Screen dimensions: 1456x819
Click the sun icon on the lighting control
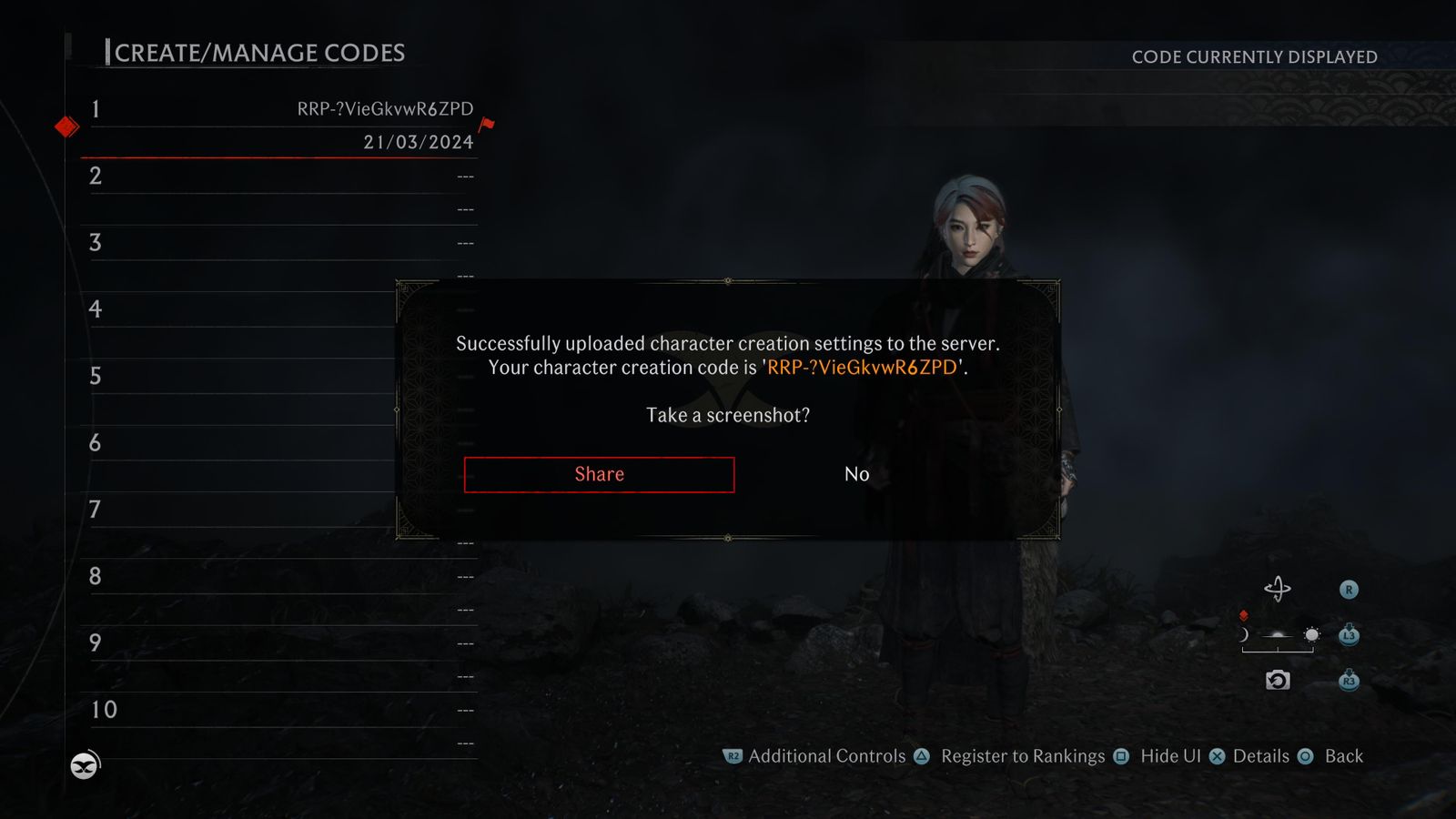click(1310, 635)
